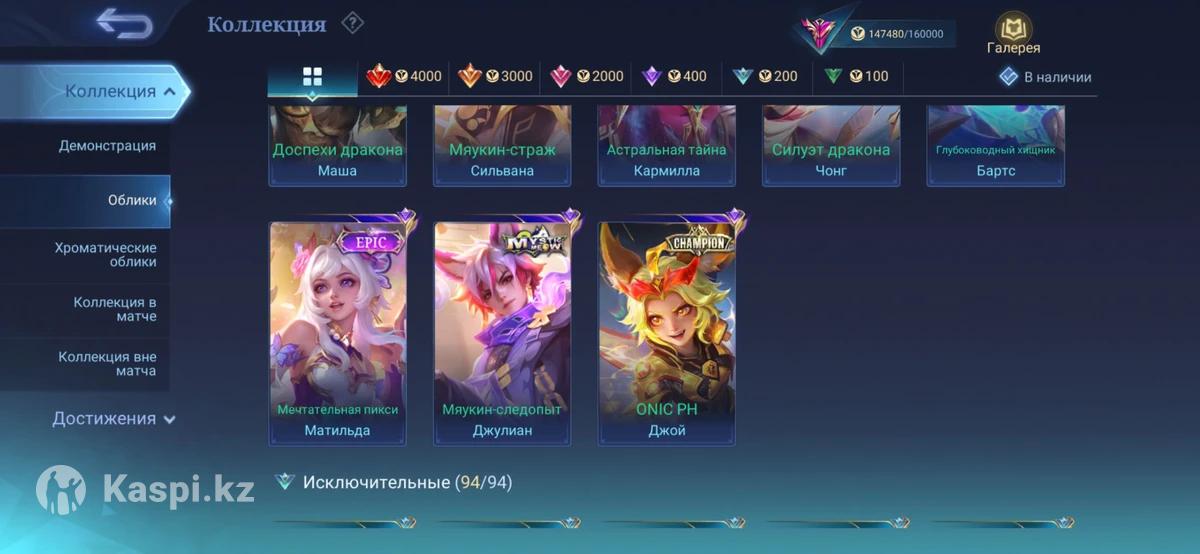The image size is (1200, 554).
Task: Open Коллекция в матче section
Action: 114,309
